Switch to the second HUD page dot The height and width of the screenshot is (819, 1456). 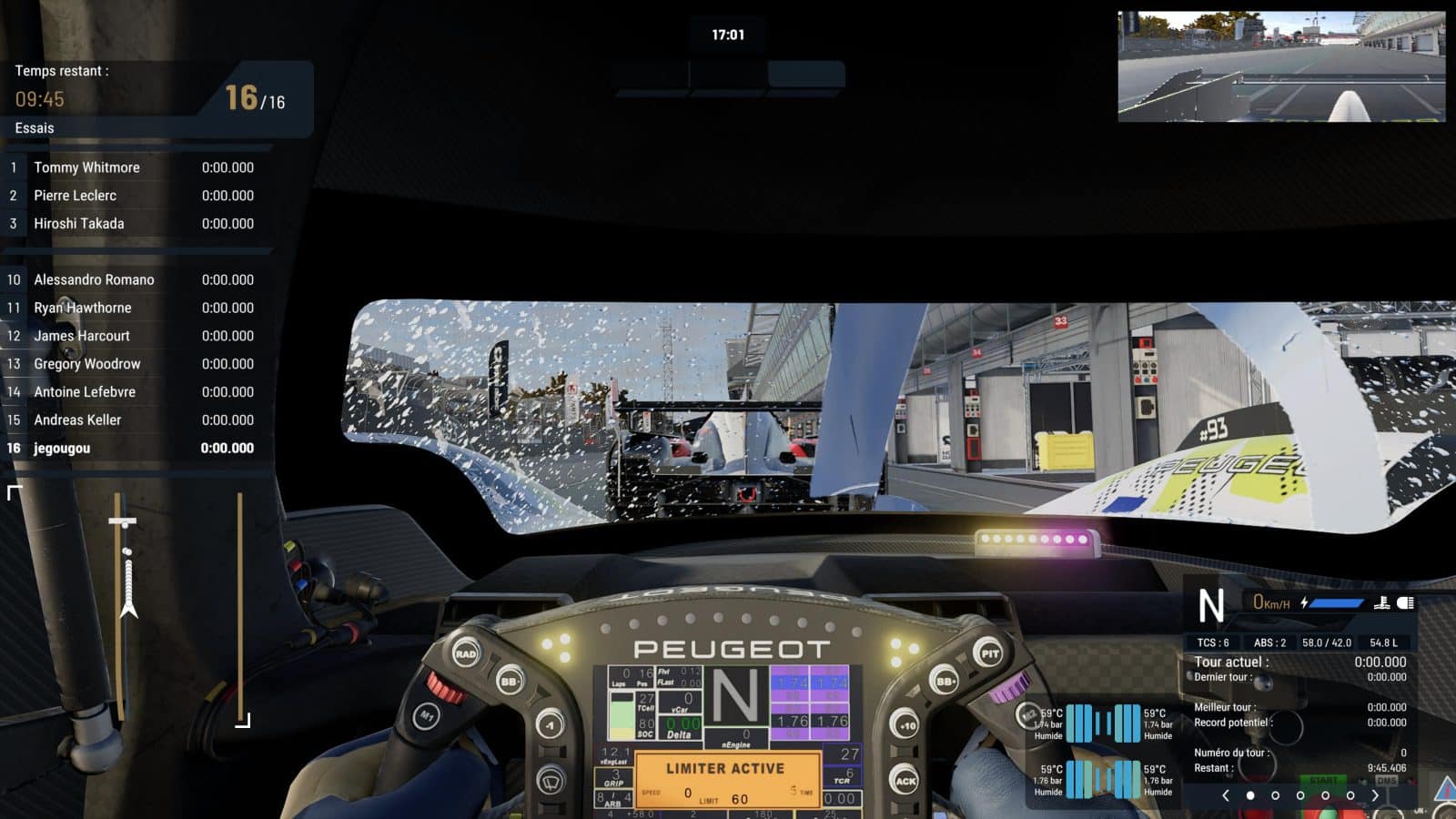[1275, 794]
